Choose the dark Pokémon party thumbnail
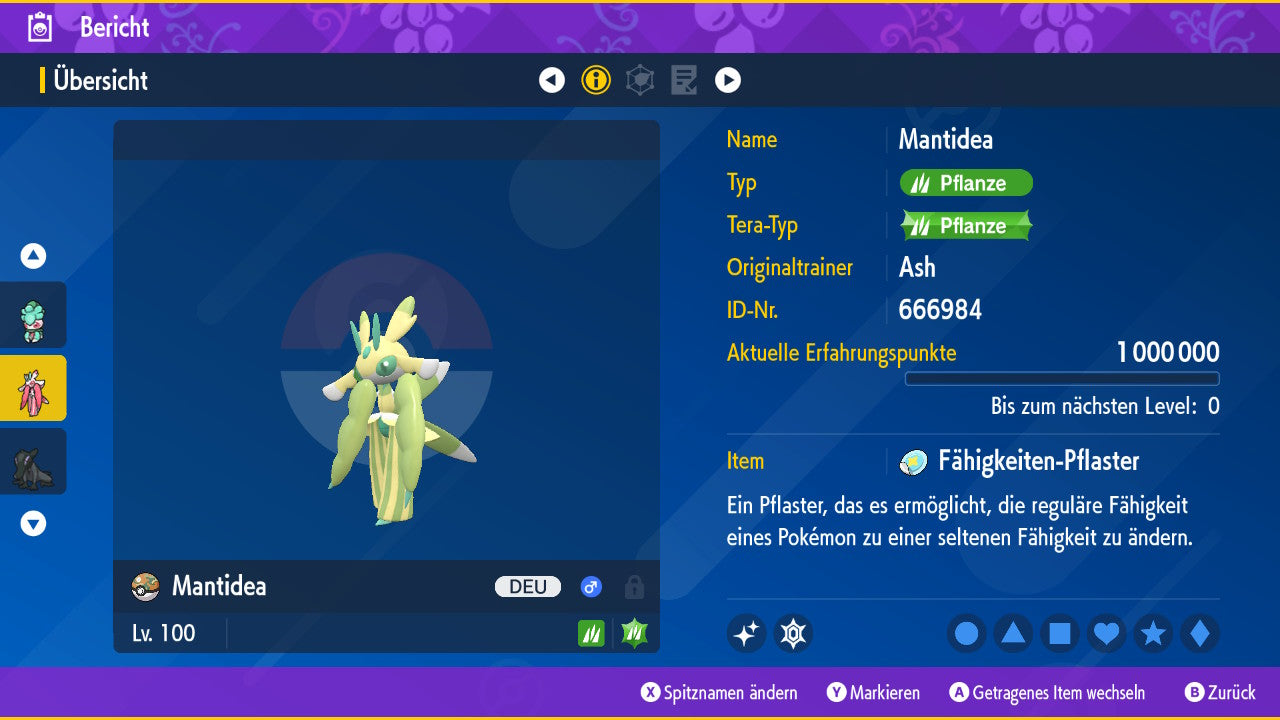Screen dimensions: 1280x720 point(33,461)
